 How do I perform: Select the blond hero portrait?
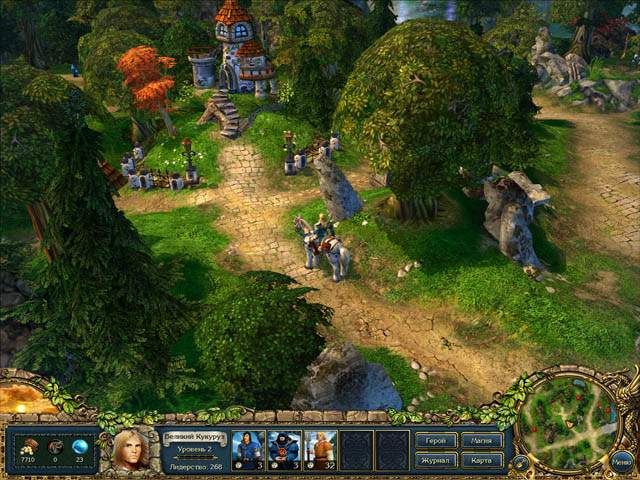click(x=130, y=449)
